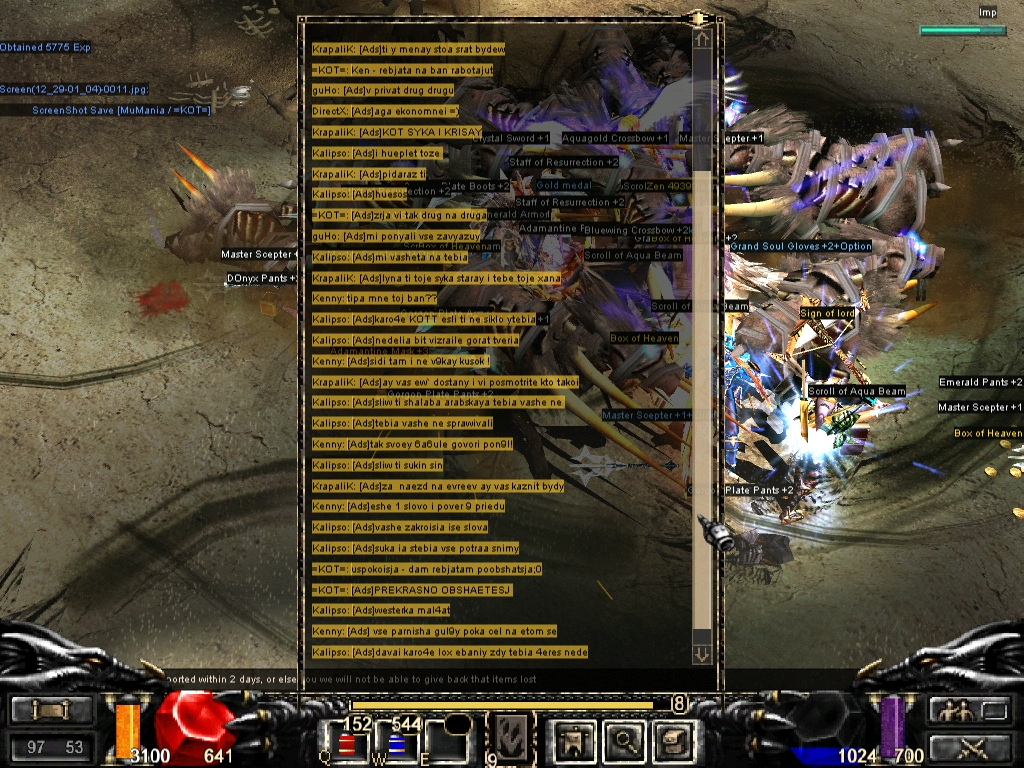Click the crossed swords button
This screenshot has height=768, width=1024.
(966, 746)
